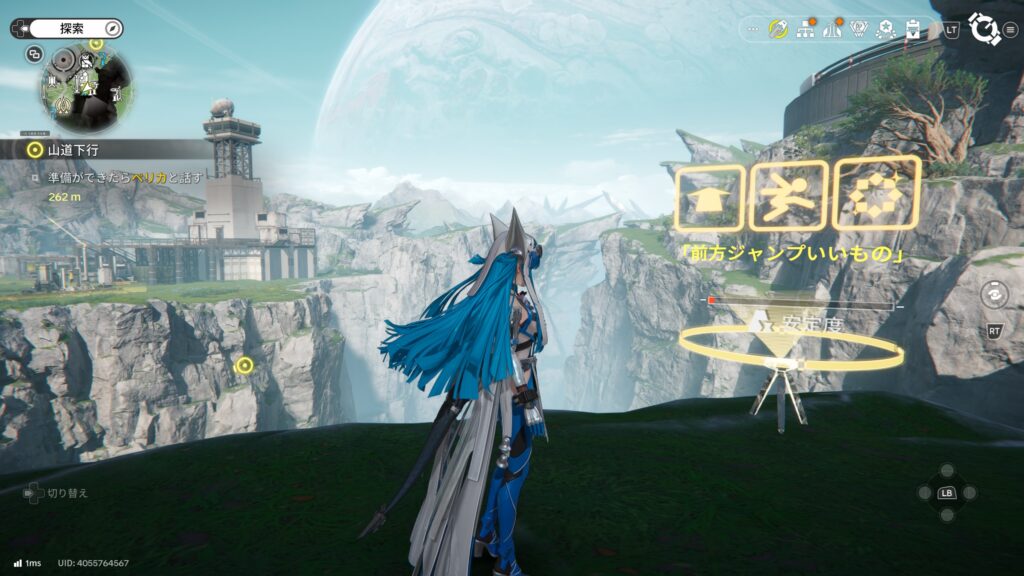Click the overlapping squares icon near the minimap
Screen dimensions: 1024x576
click(35, 54)
